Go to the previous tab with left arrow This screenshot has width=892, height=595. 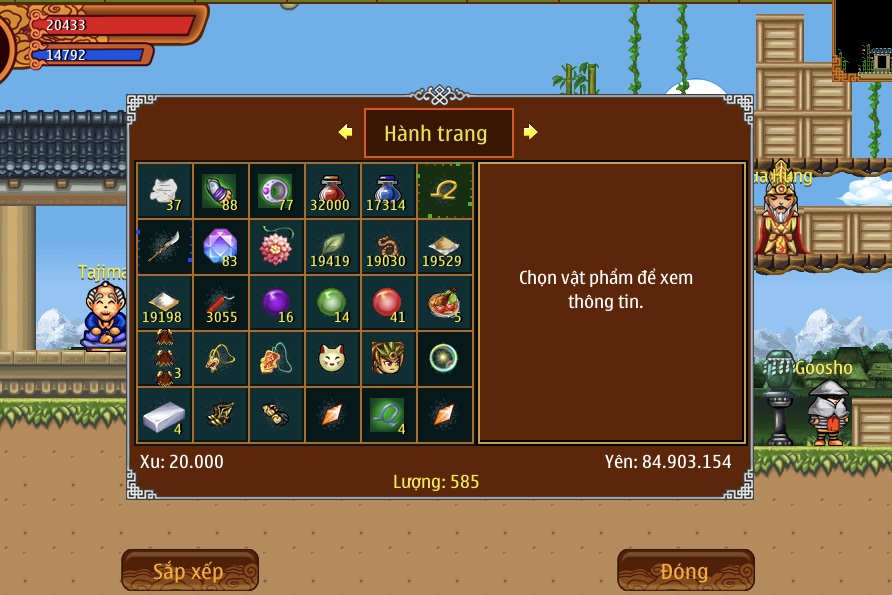[x=346, y=132]
